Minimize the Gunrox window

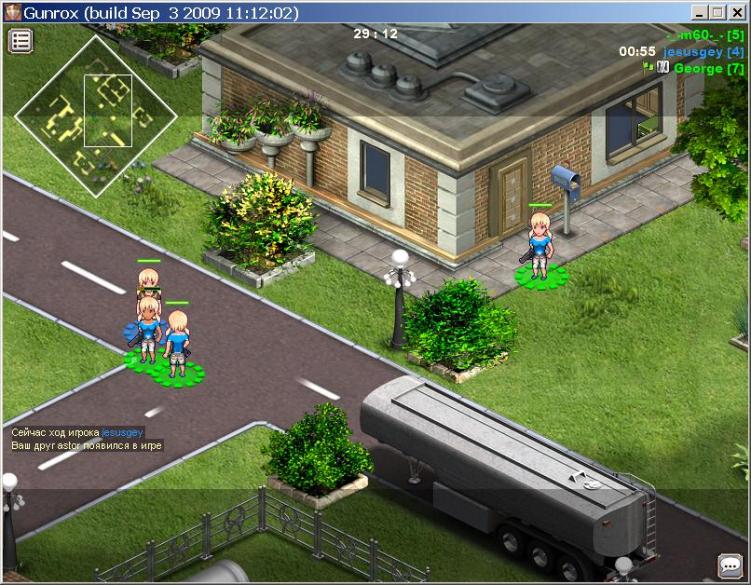[x=699, y=12]
